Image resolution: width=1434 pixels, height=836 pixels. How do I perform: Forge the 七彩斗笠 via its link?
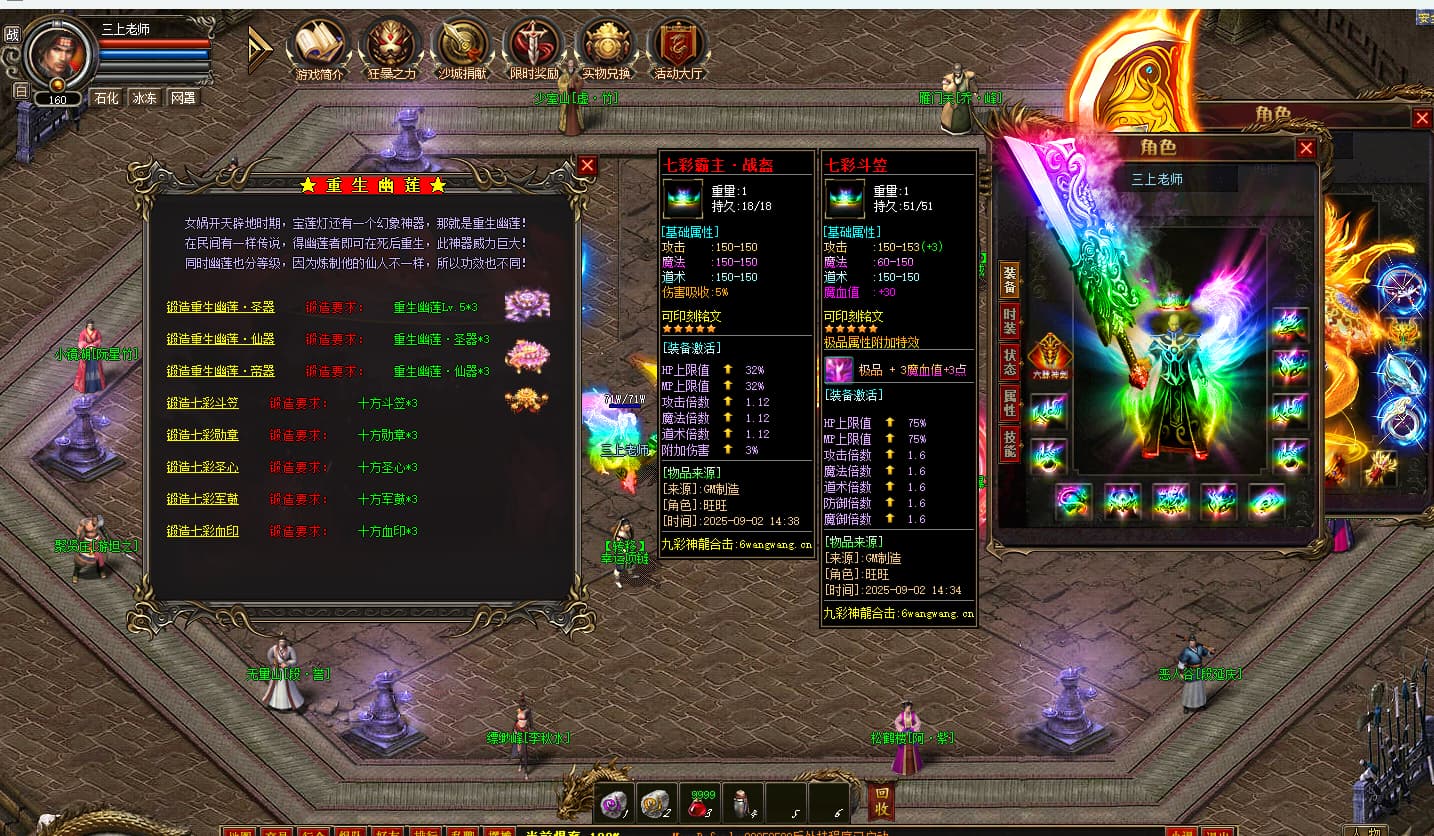(x=202, y=403)
